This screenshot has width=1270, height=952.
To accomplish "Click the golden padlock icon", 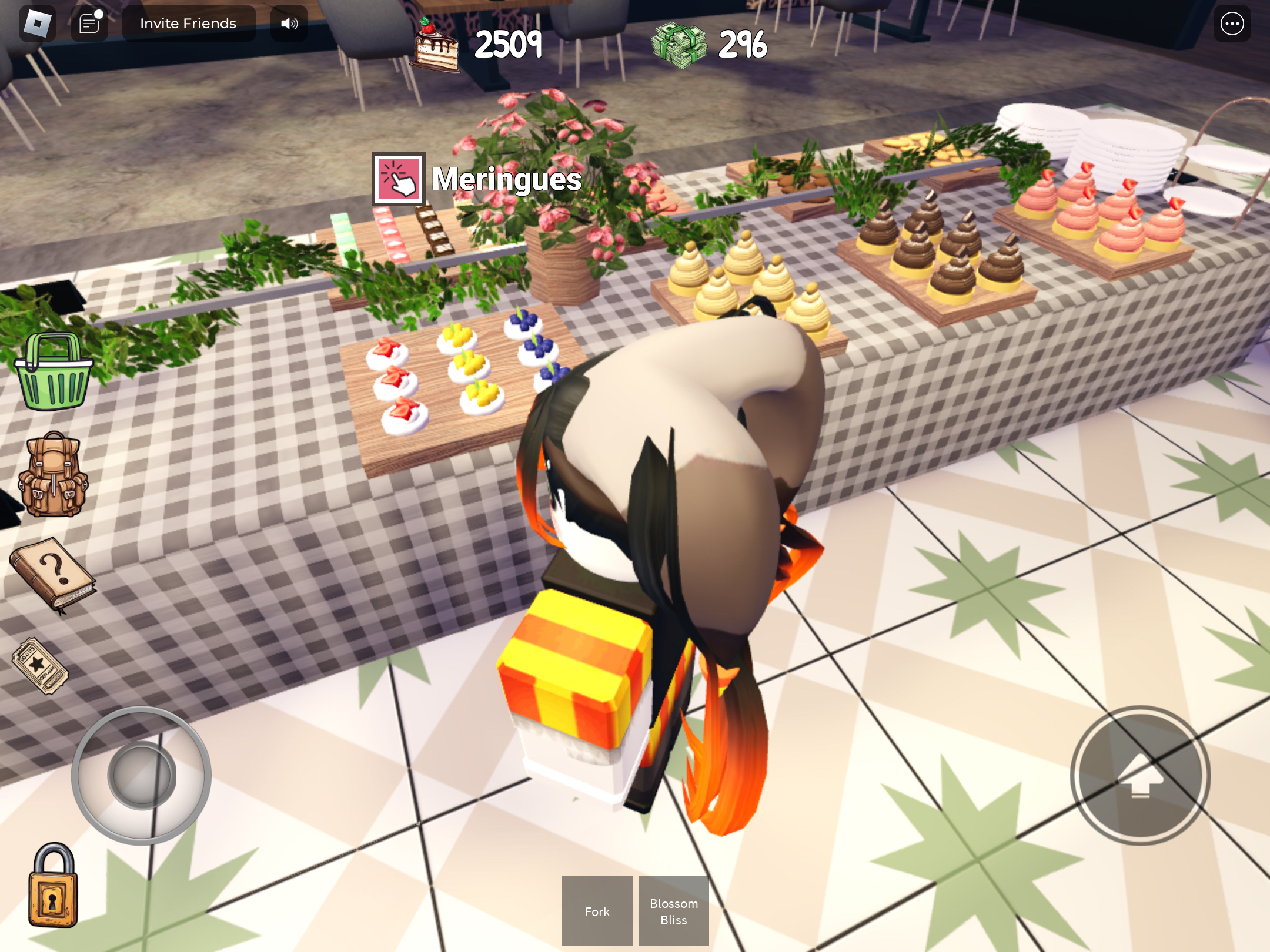I will click(53, 886).
